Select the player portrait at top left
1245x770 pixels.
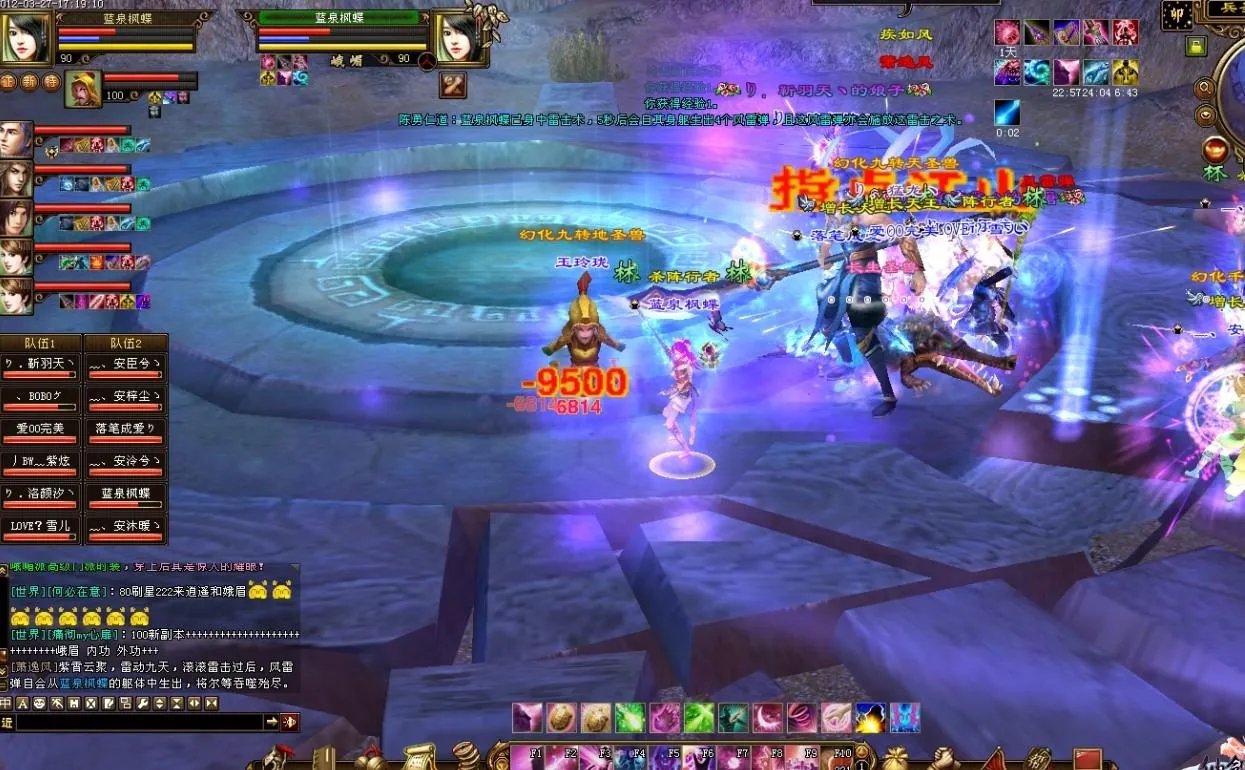pyautogui.click(x=27, y=40)
